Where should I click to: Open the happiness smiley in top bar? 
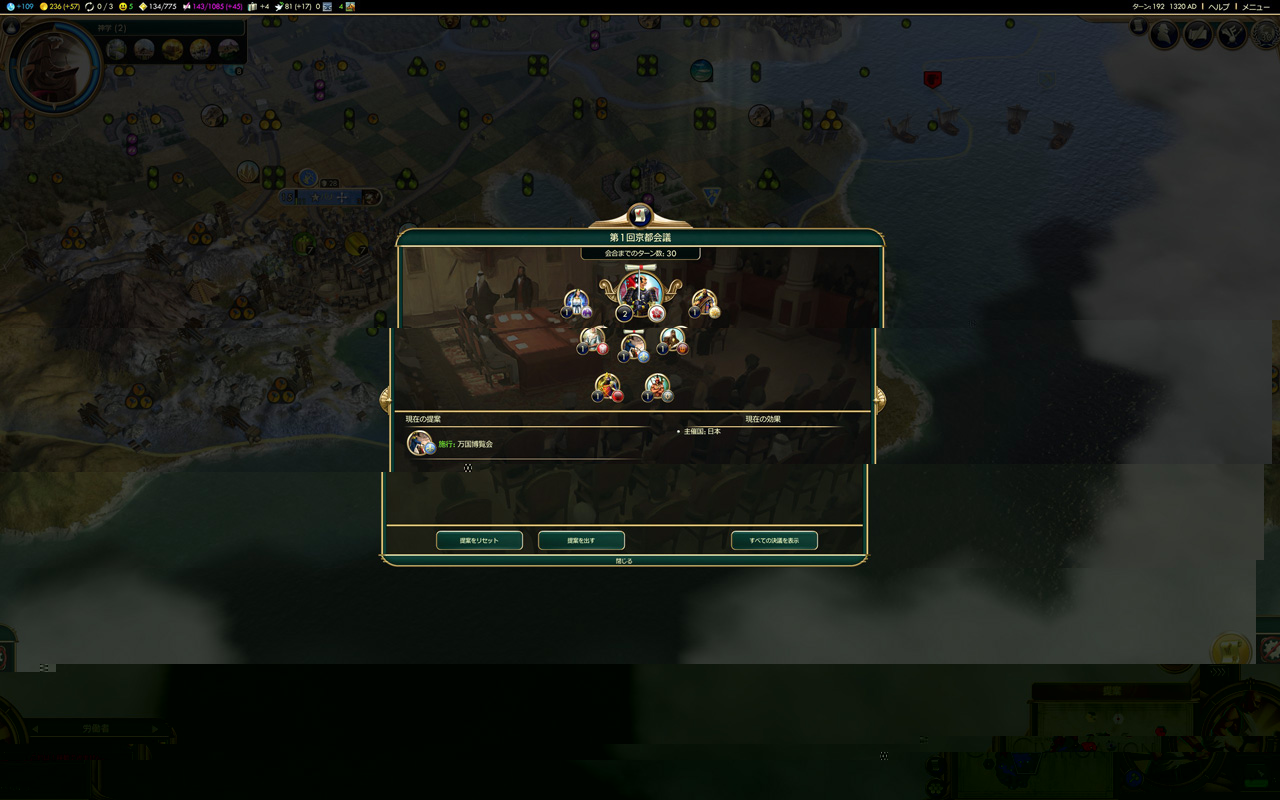tap(126, 7)
